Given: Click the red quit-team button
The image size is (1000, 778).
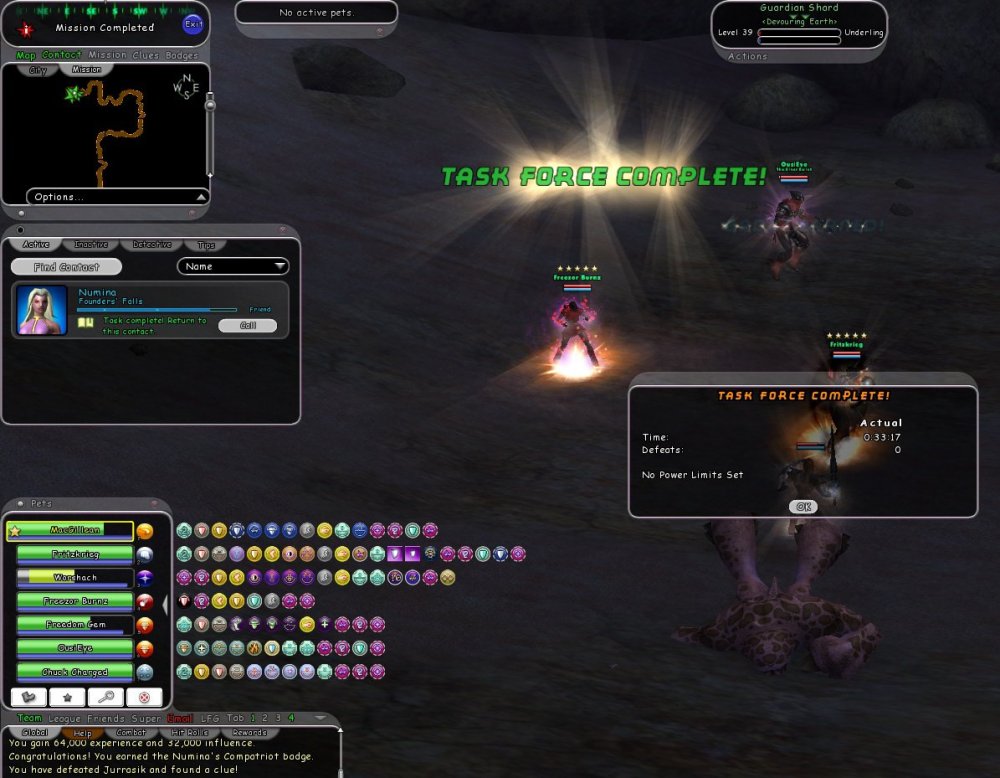Looking at the screenshot, I should 144,697.
